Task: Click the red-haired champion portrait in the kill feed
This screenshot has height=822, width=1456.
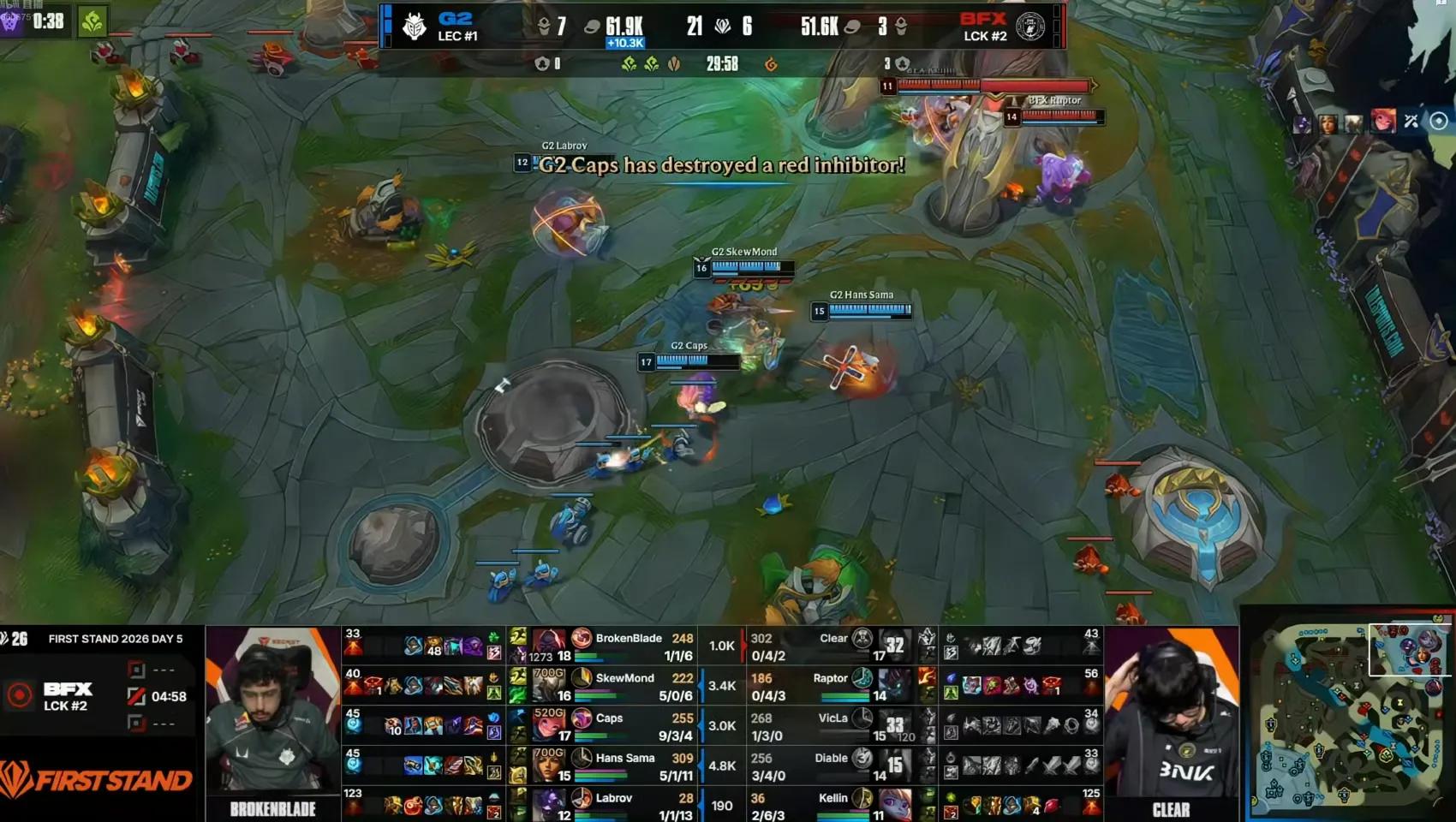Action: pos(1382,122)
